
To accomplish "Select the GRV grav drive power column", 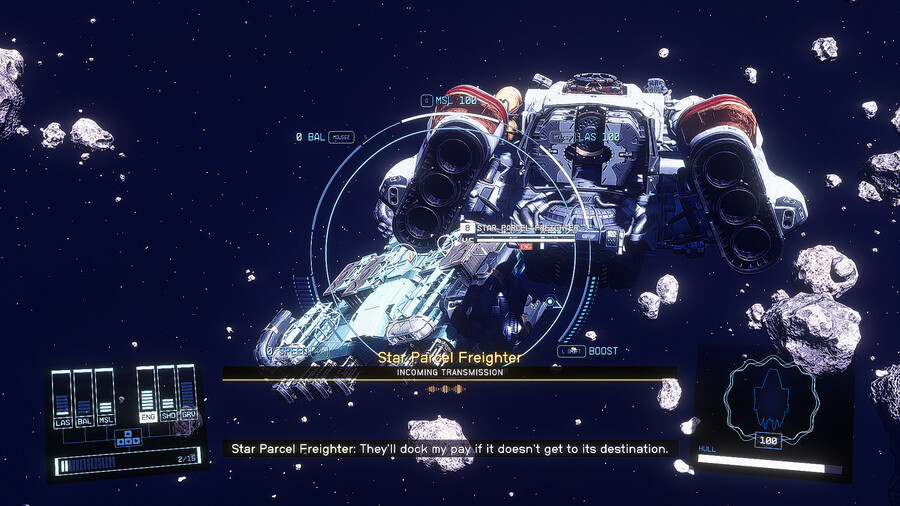I will 187,396.
